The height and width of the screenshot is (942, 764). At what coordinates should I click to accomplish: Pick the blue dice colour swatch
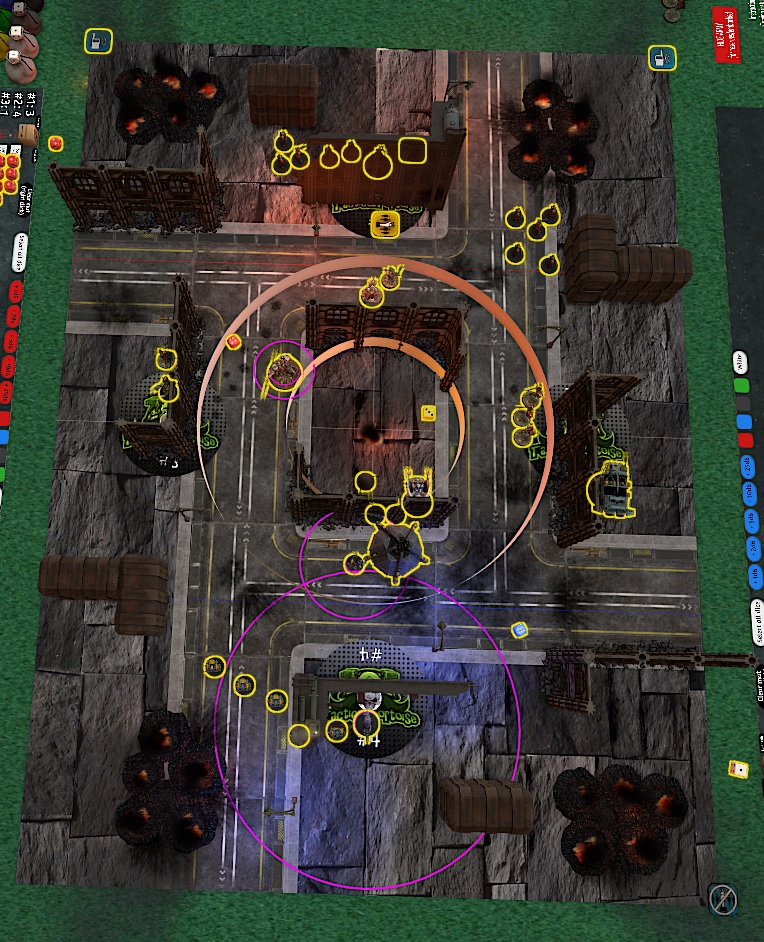tap(743, 422)
